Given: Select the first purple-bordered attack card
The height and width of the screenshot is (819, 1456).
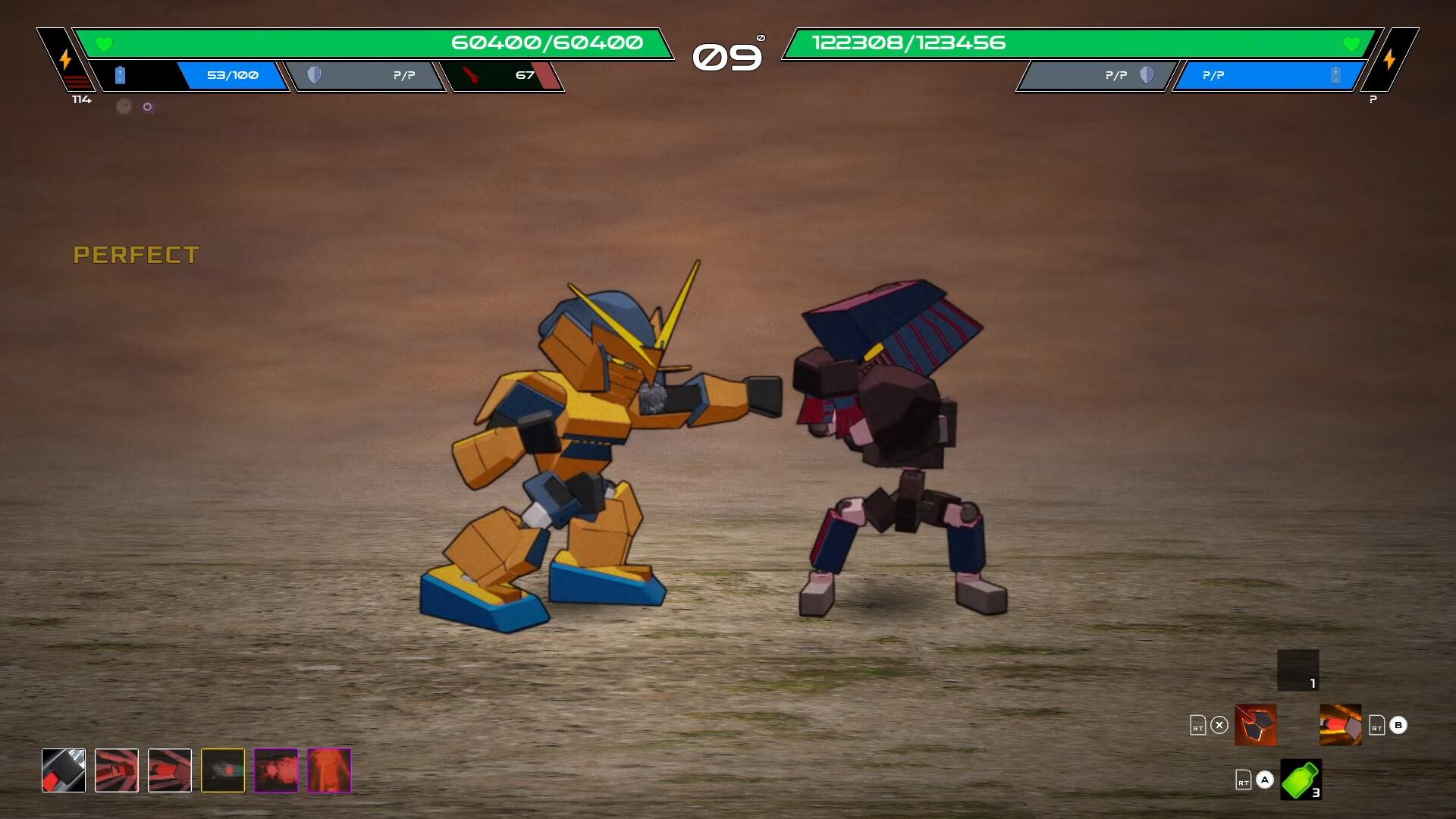Looking at the screenshot, I should pyautogui.click(x=275, y=770).
